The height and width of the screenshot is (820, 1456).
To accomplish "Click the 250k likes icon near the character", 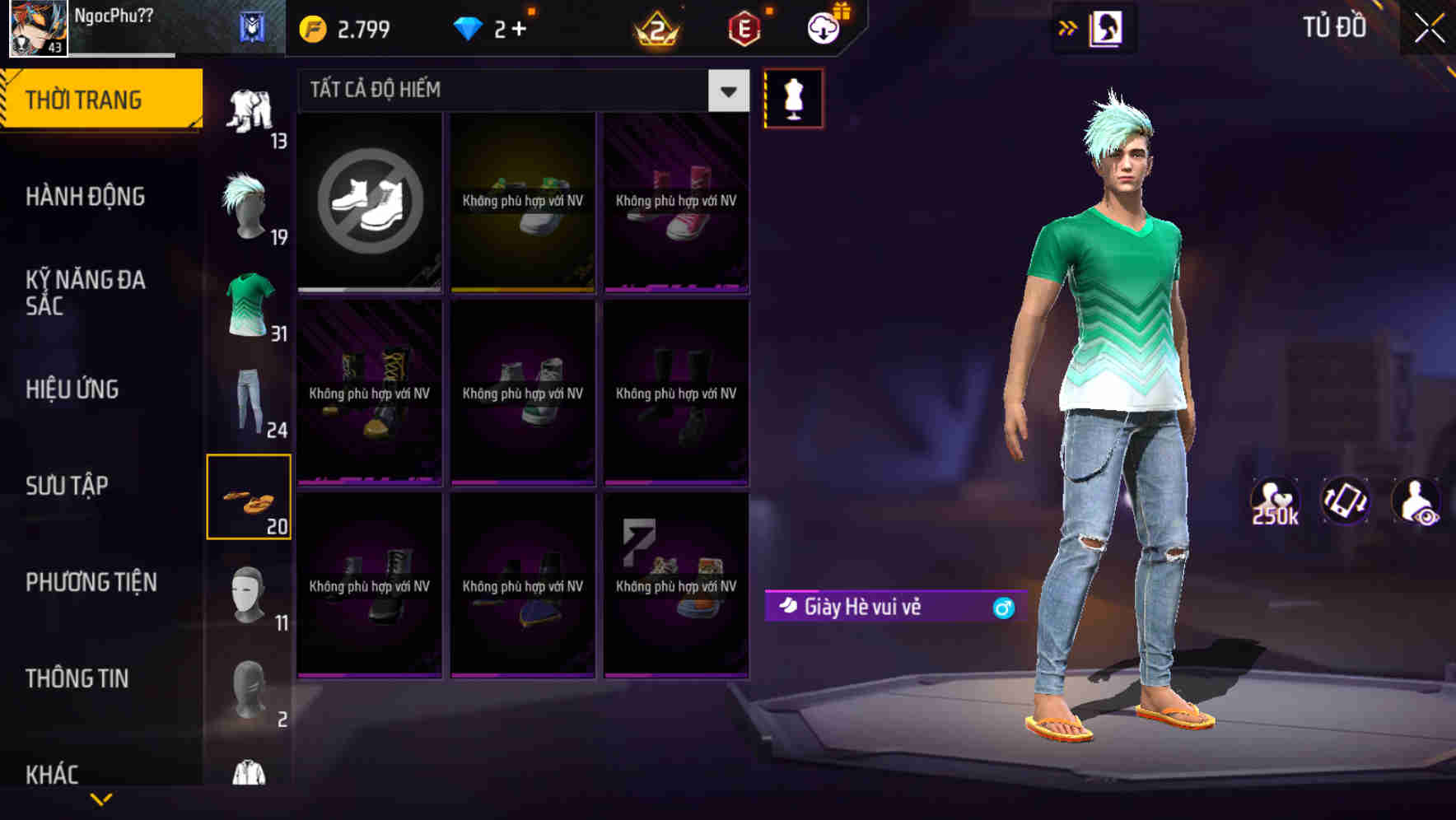I will coord(1275,498).
